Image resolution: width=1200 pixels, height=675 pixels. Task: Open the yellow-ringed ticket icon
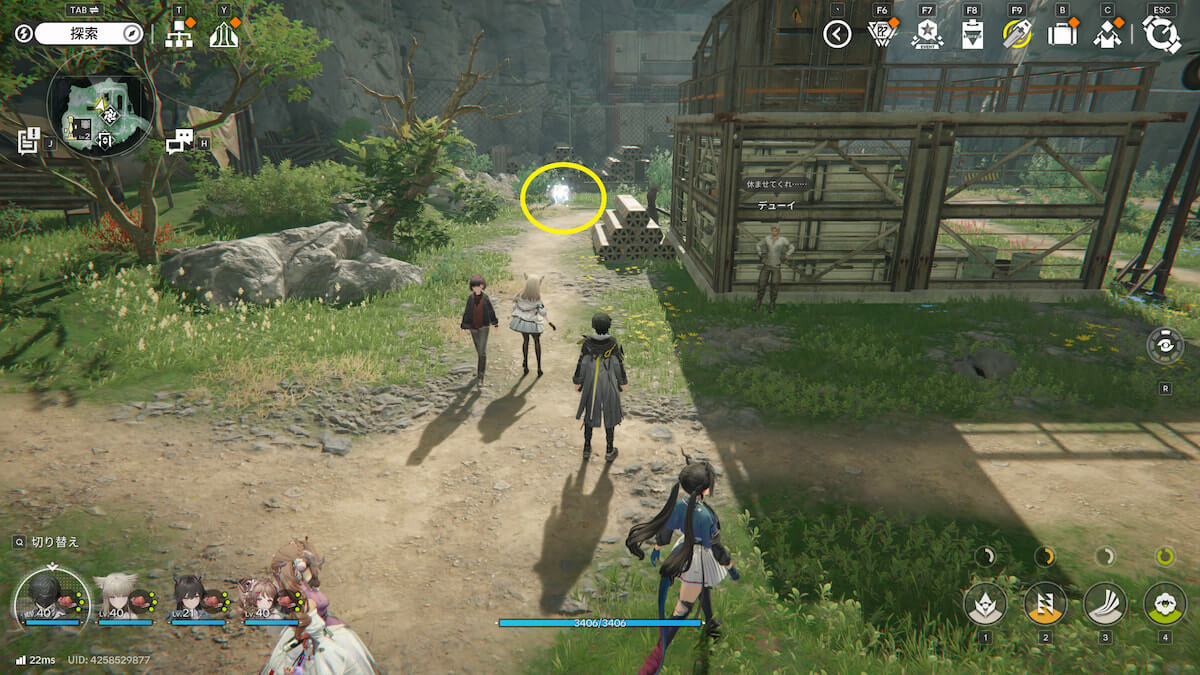[x=1017, y=35]
